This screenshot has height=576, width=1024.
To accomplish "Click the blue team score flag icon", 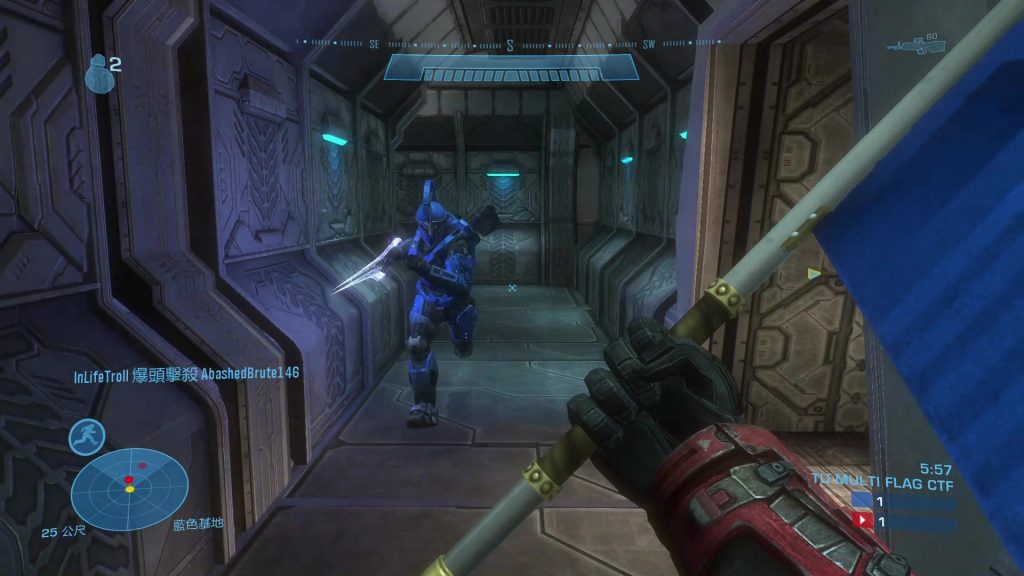I will pyautogui.click(x=861, y=501).
